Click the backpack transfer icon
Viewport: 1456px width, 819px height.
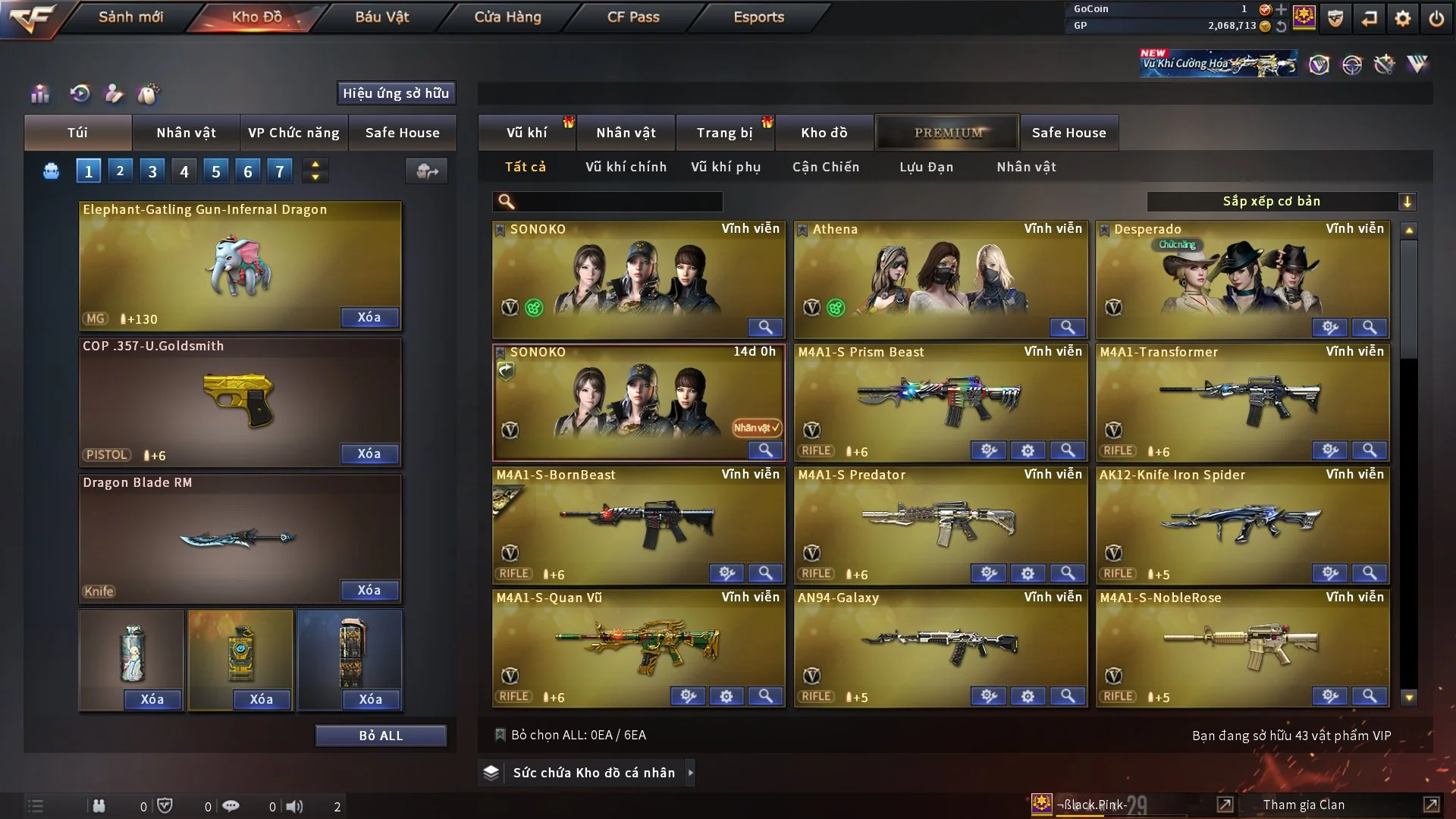coord(426,171)
